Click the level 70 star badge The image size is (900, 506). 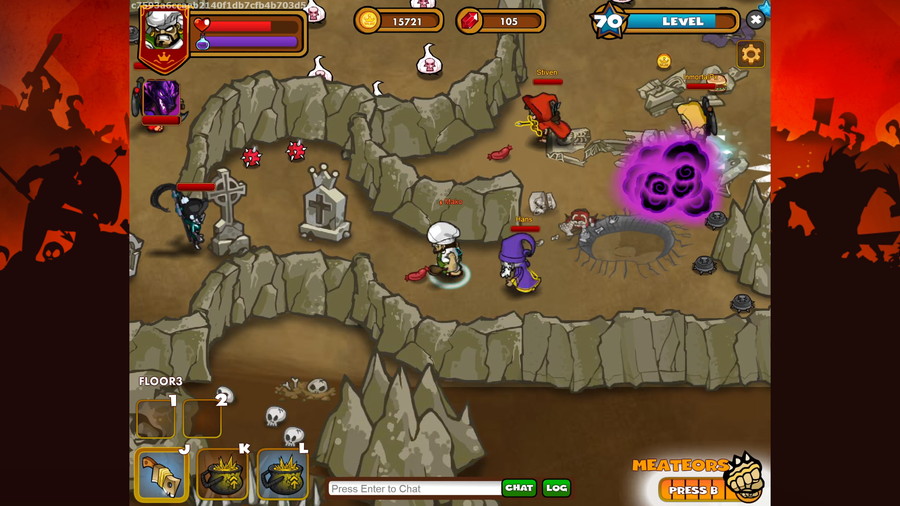(609, 21)
